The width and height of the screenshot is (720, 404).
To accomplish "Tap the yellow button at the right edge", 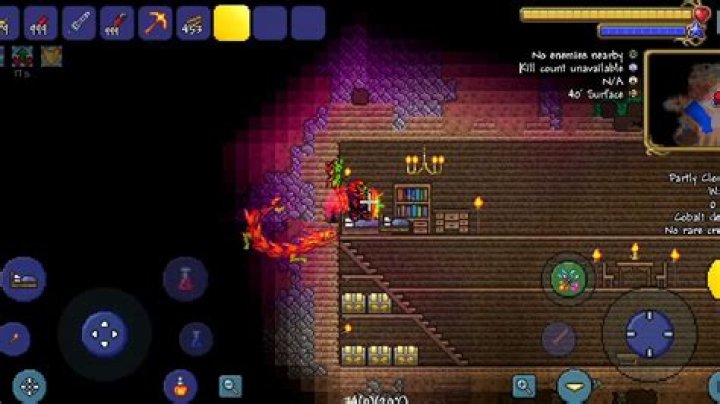I will (x=713, y=279).
